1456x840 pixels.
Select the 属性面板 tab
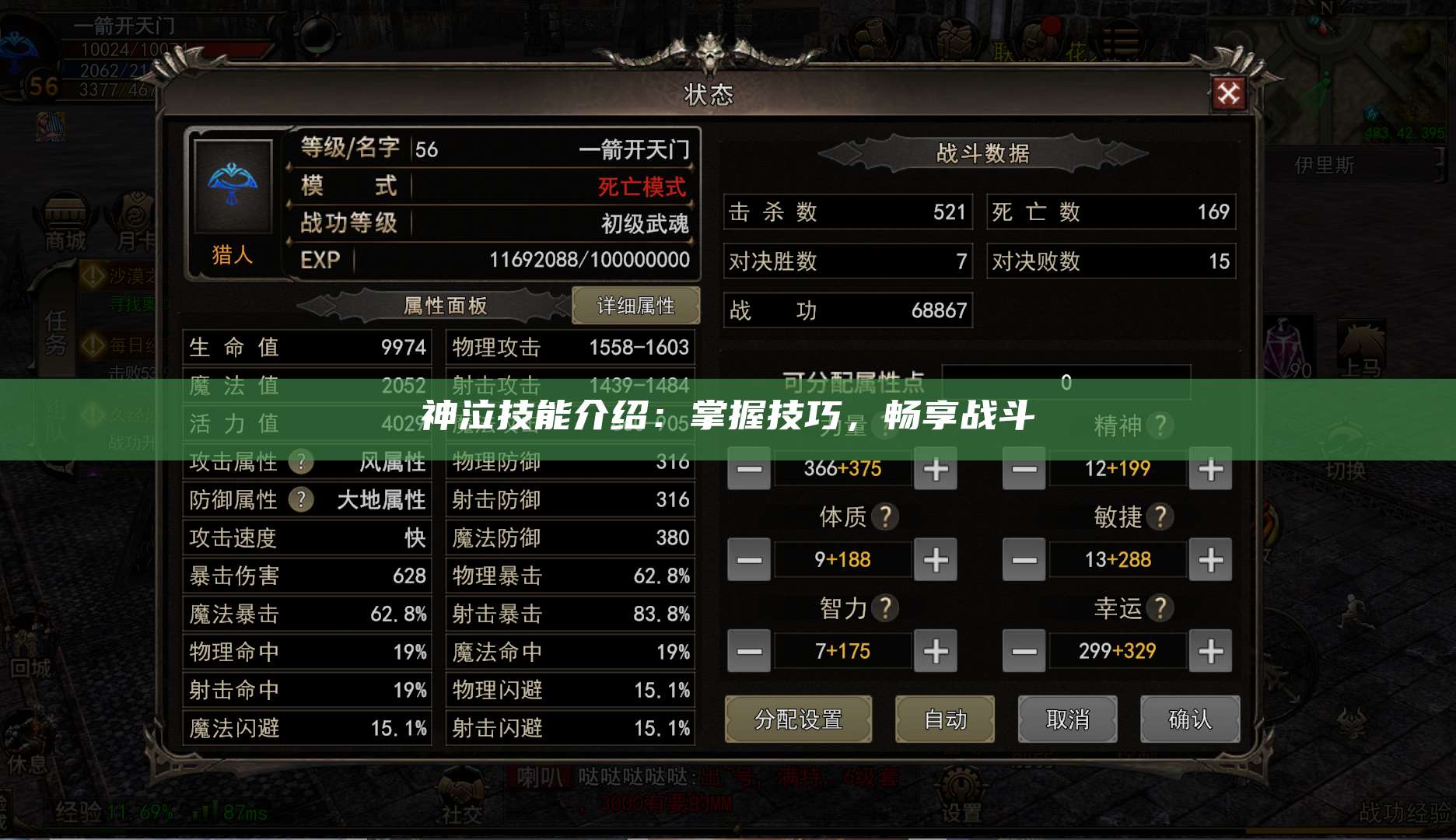coord(443,306)
